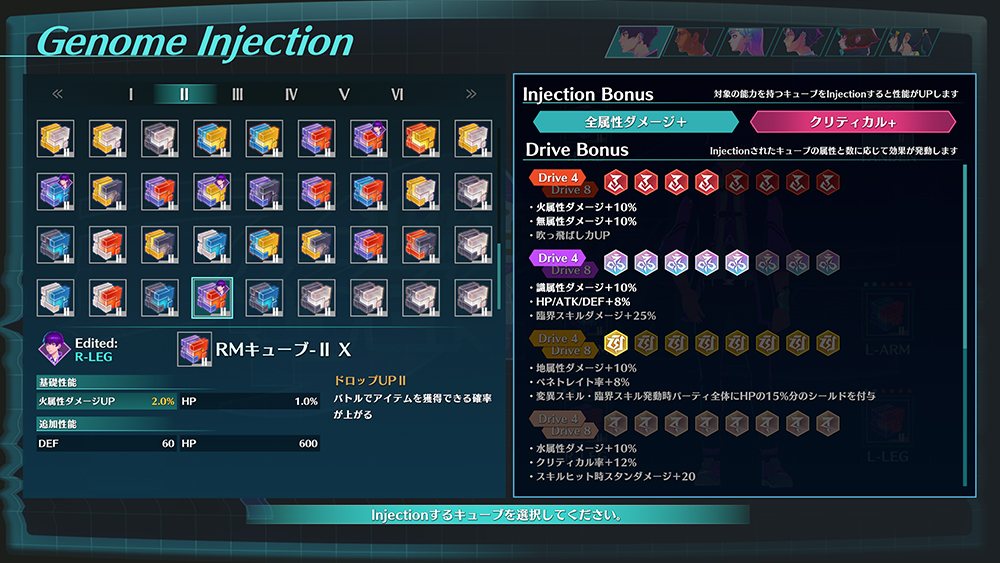1000x563 pixels.
Task: Click the left double-arrow page button
Action: click(57, 94)
